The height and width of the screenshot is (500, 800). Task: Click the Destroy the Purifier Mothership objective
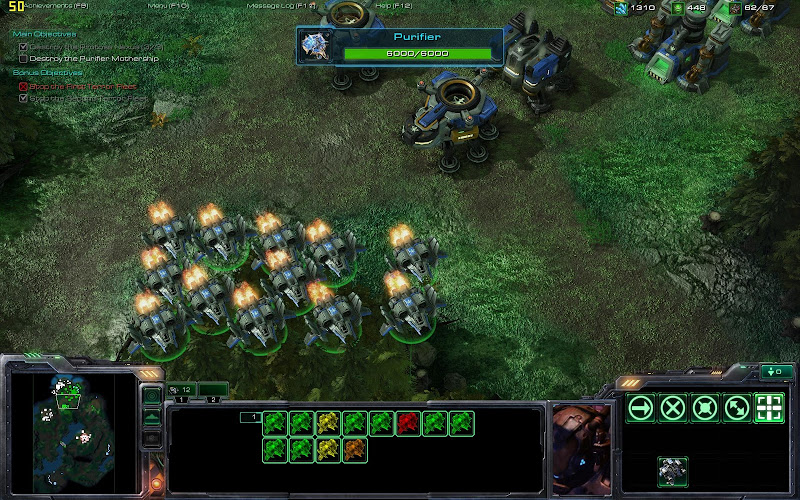click(94, 59)
